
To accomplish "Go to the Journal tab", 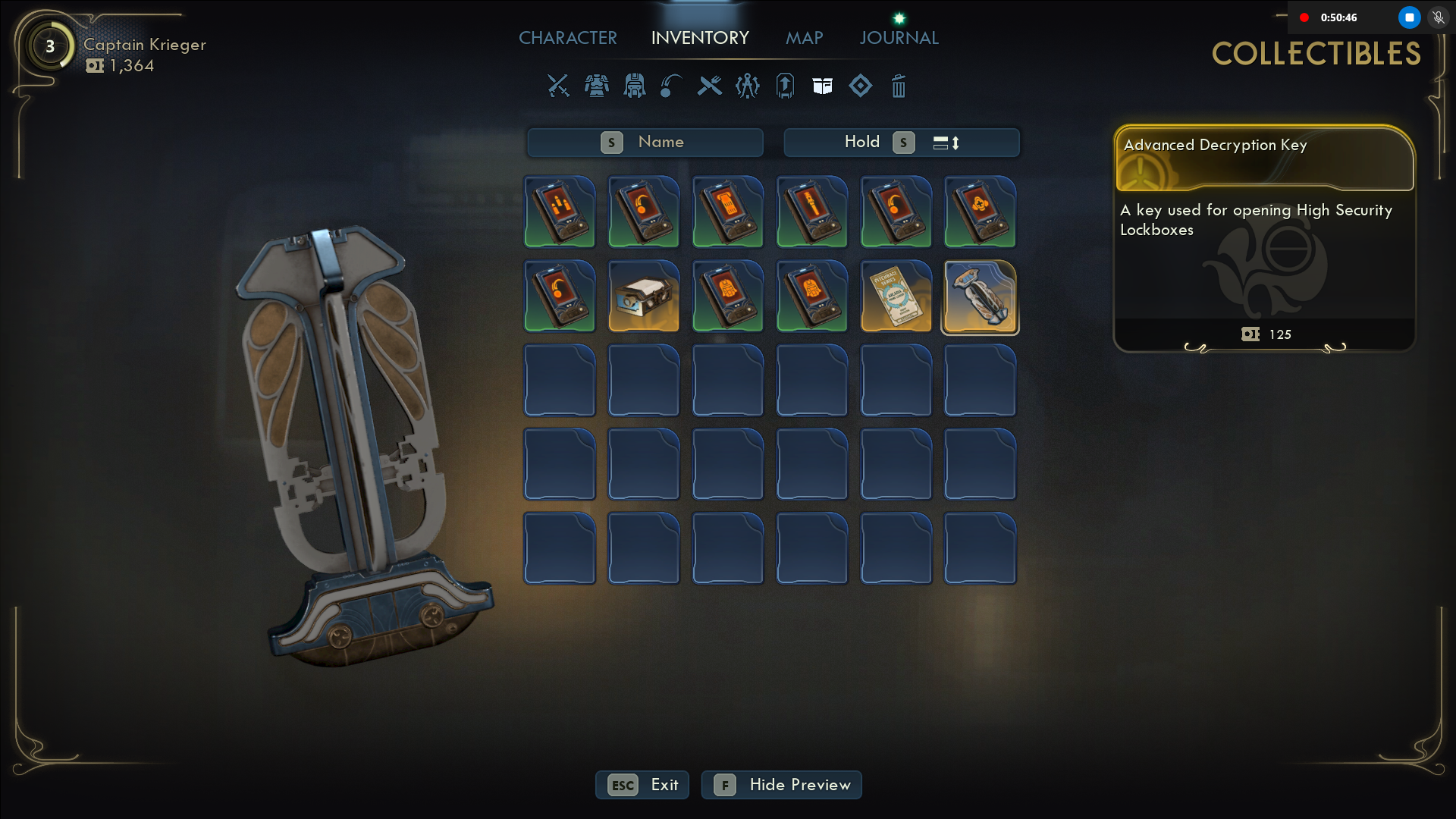I will pyautogui.click(x=899, y=38).
